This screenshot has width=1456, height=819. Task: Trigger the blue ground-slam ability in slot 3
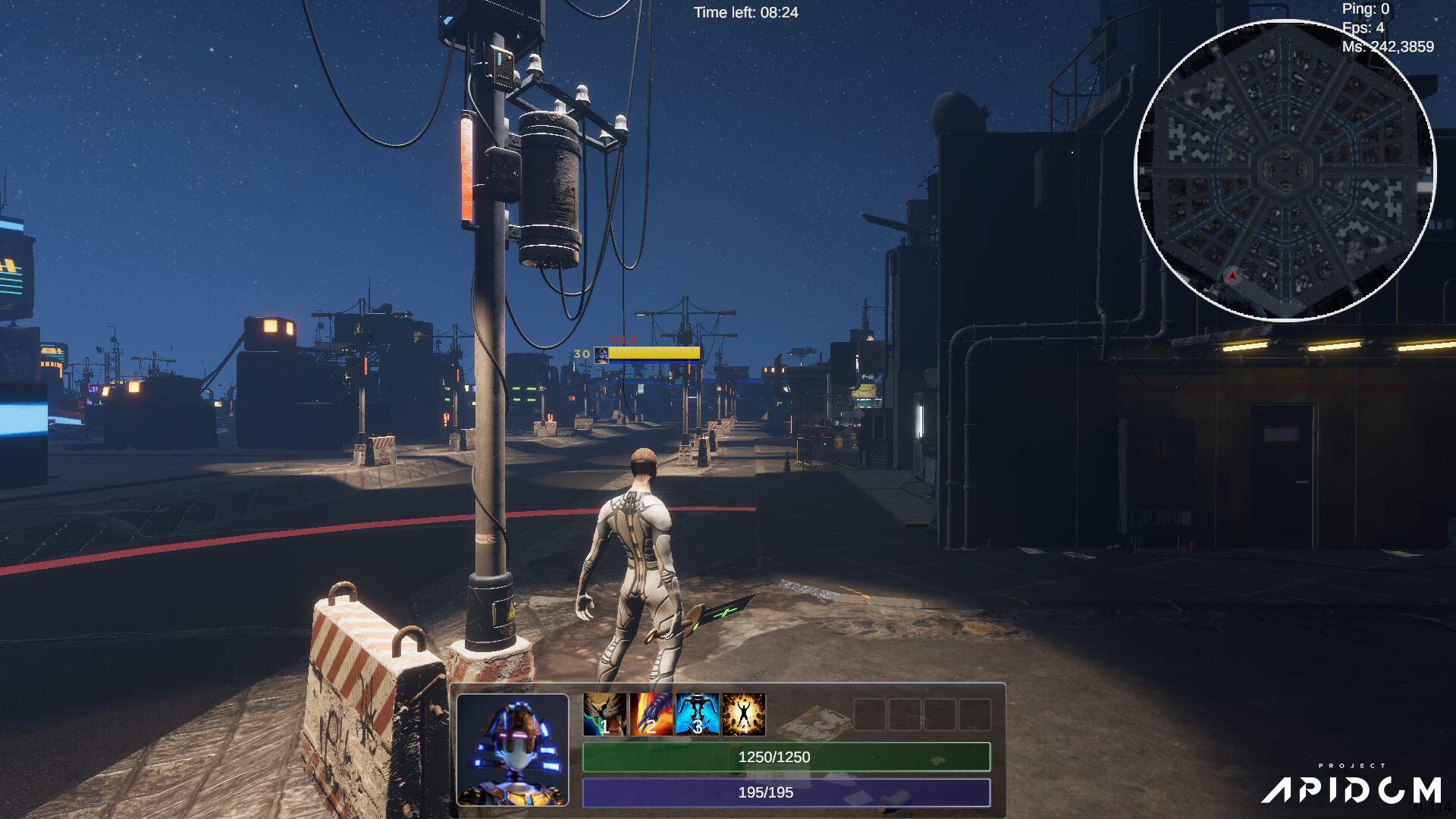coord(697,714)
